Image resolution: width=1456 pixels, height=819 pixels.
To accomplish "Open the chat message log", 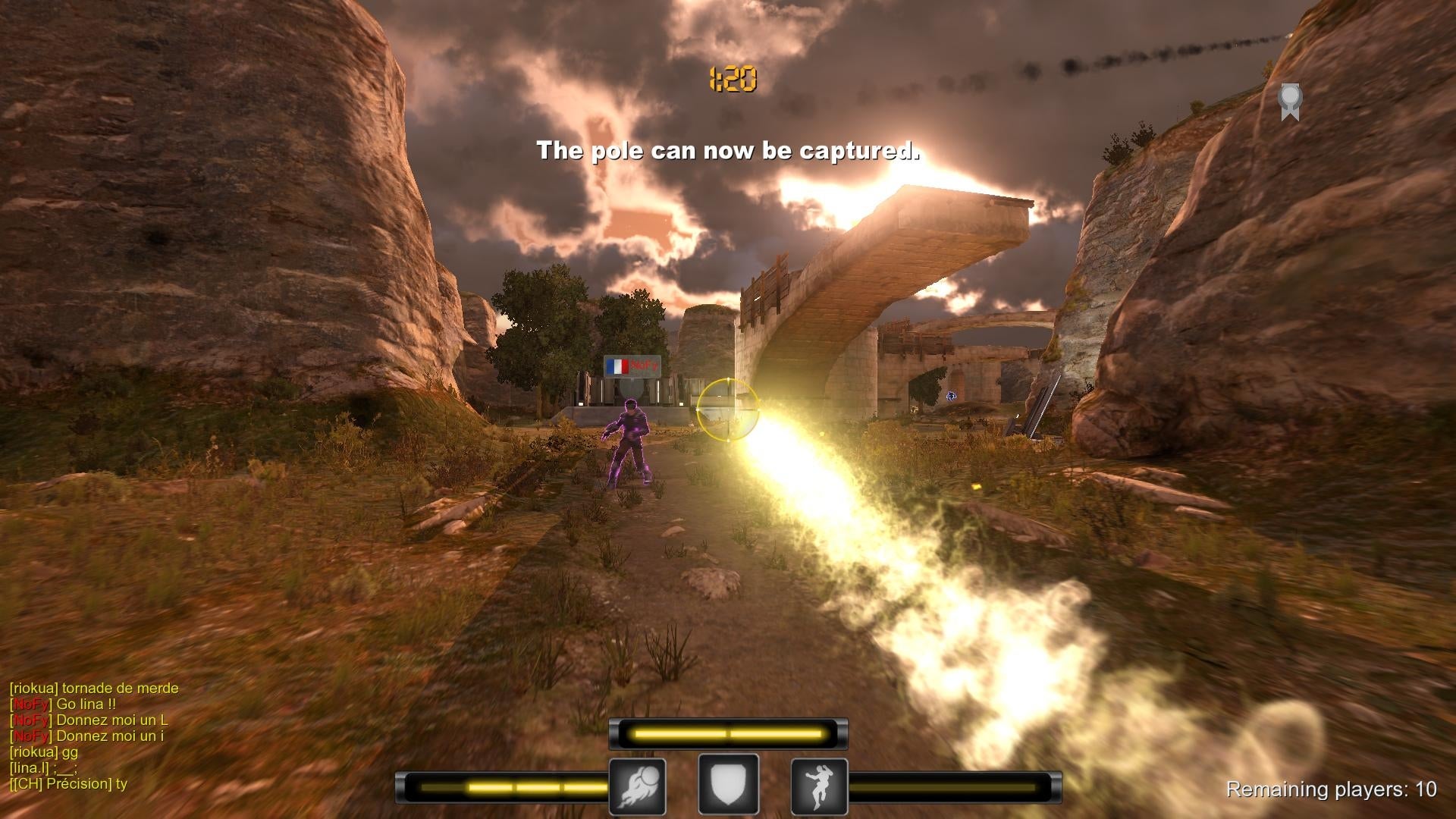I will (x=91, y=736).
